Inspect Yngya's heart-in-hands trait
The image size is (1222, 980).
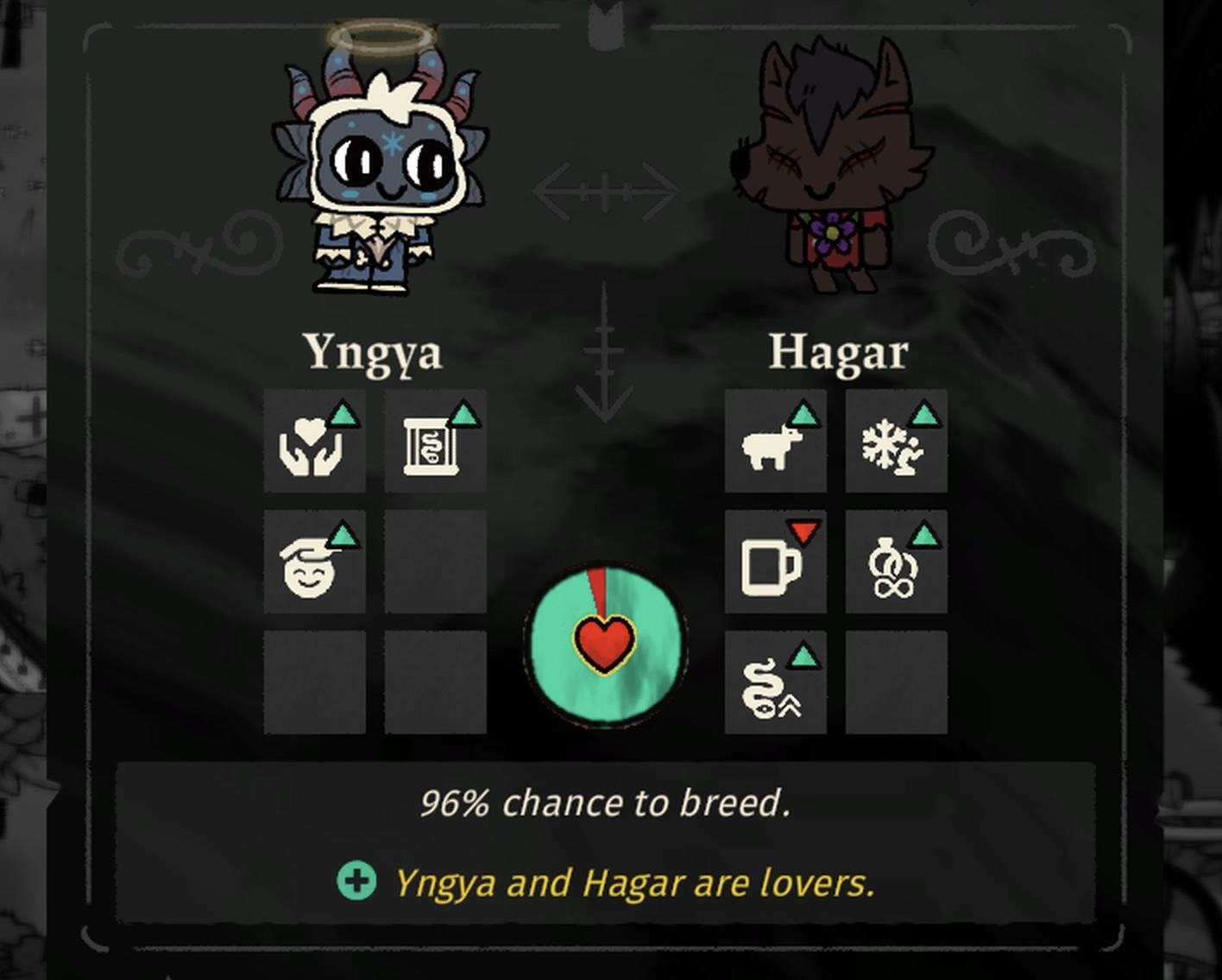[314, 441]
